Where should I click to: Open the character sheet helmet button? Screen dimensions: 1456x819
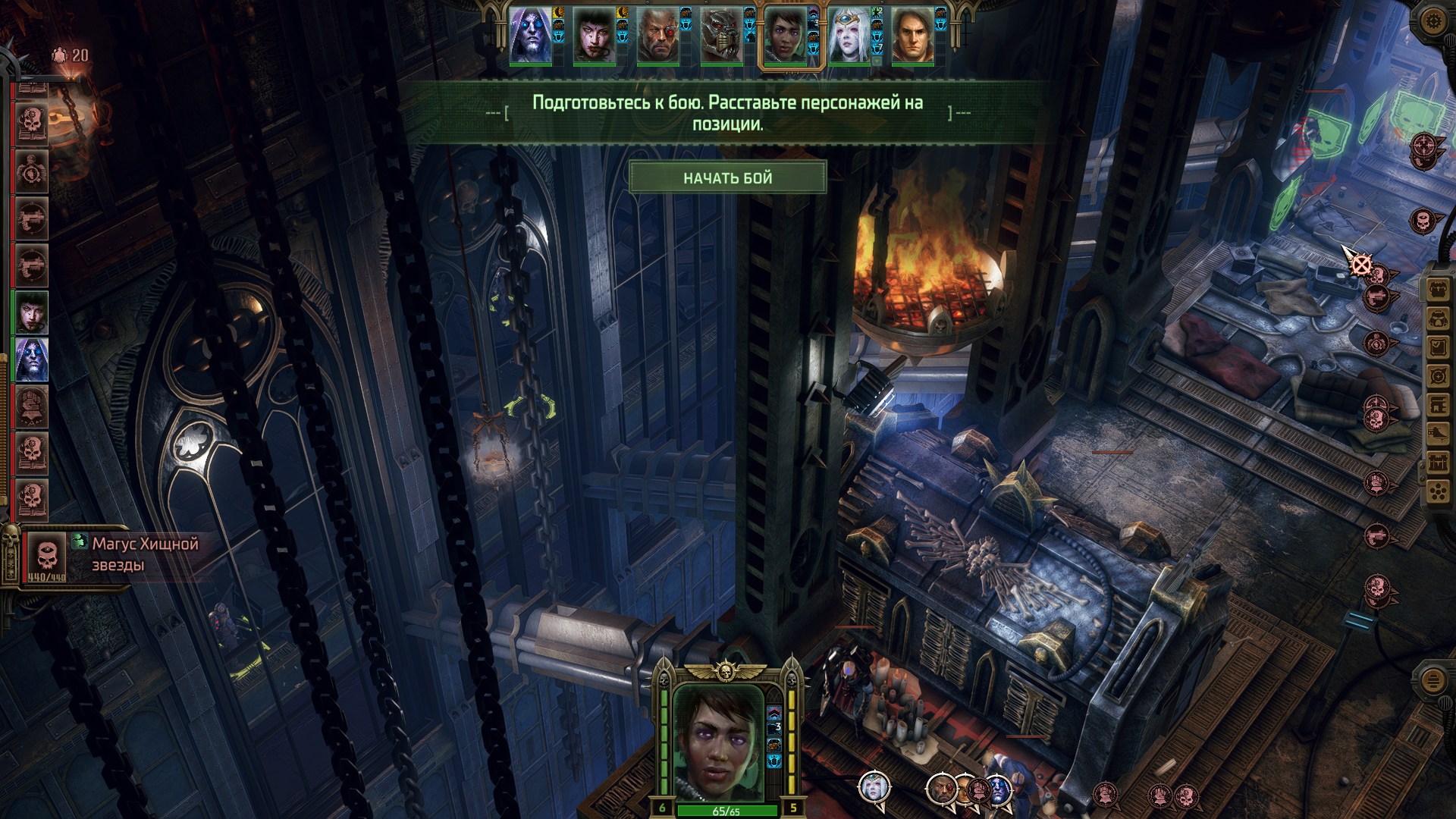[x=1439, y=318]
